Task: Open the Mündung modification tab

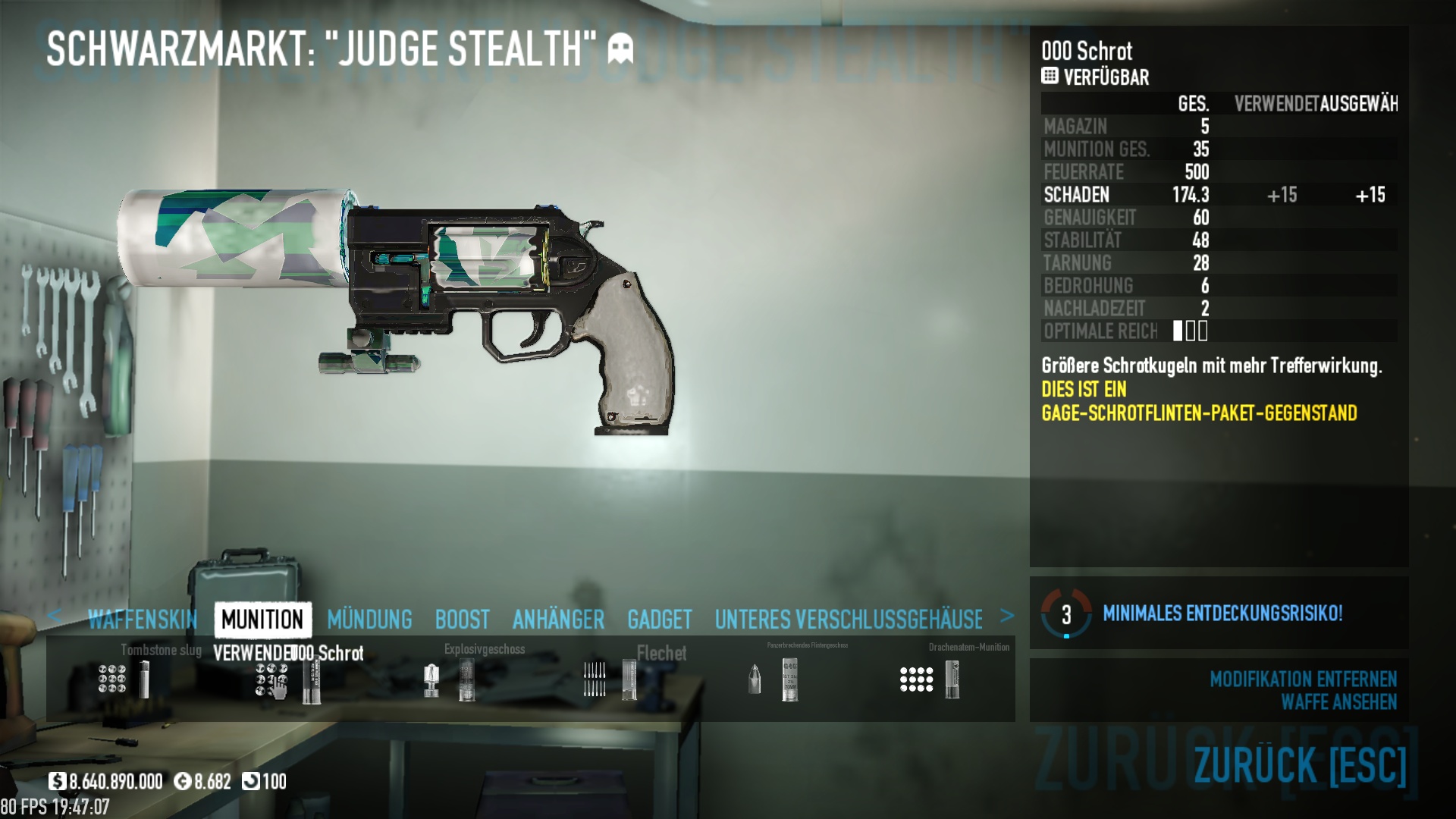Action: pos(369,620)
